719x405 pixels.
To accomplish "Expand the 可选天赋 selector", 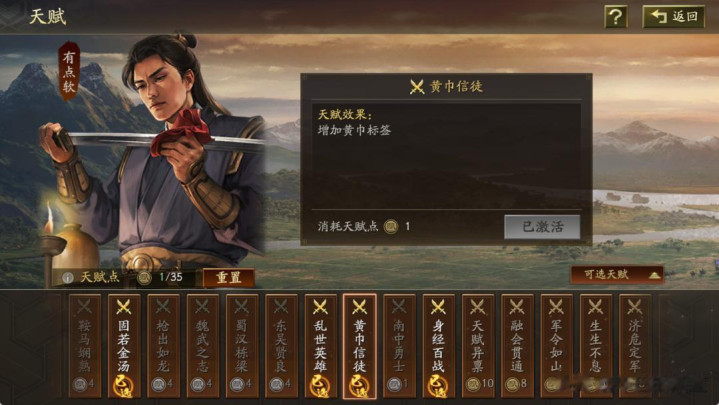I will (617, 274).
